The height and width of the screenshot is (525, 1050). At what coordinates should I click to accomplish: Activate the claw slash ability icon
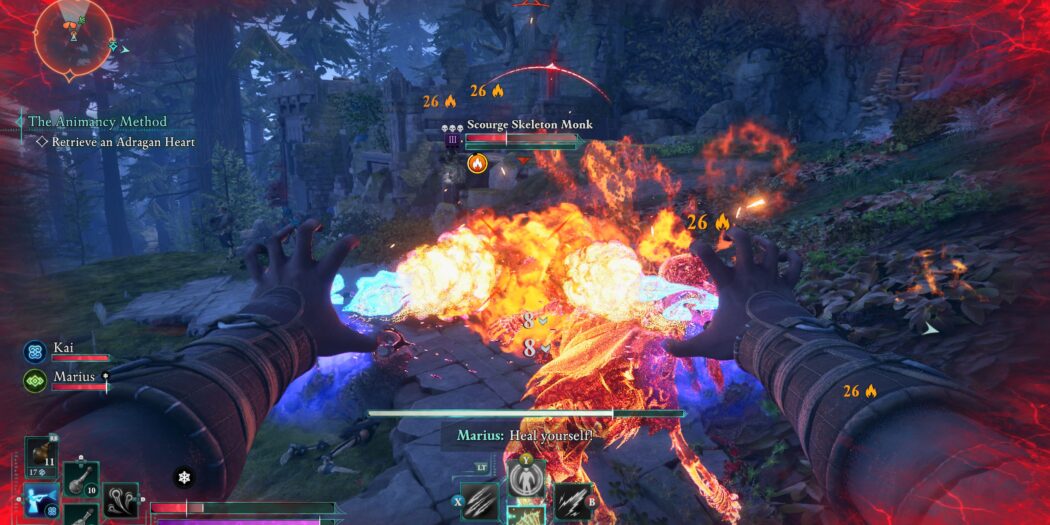479,501
